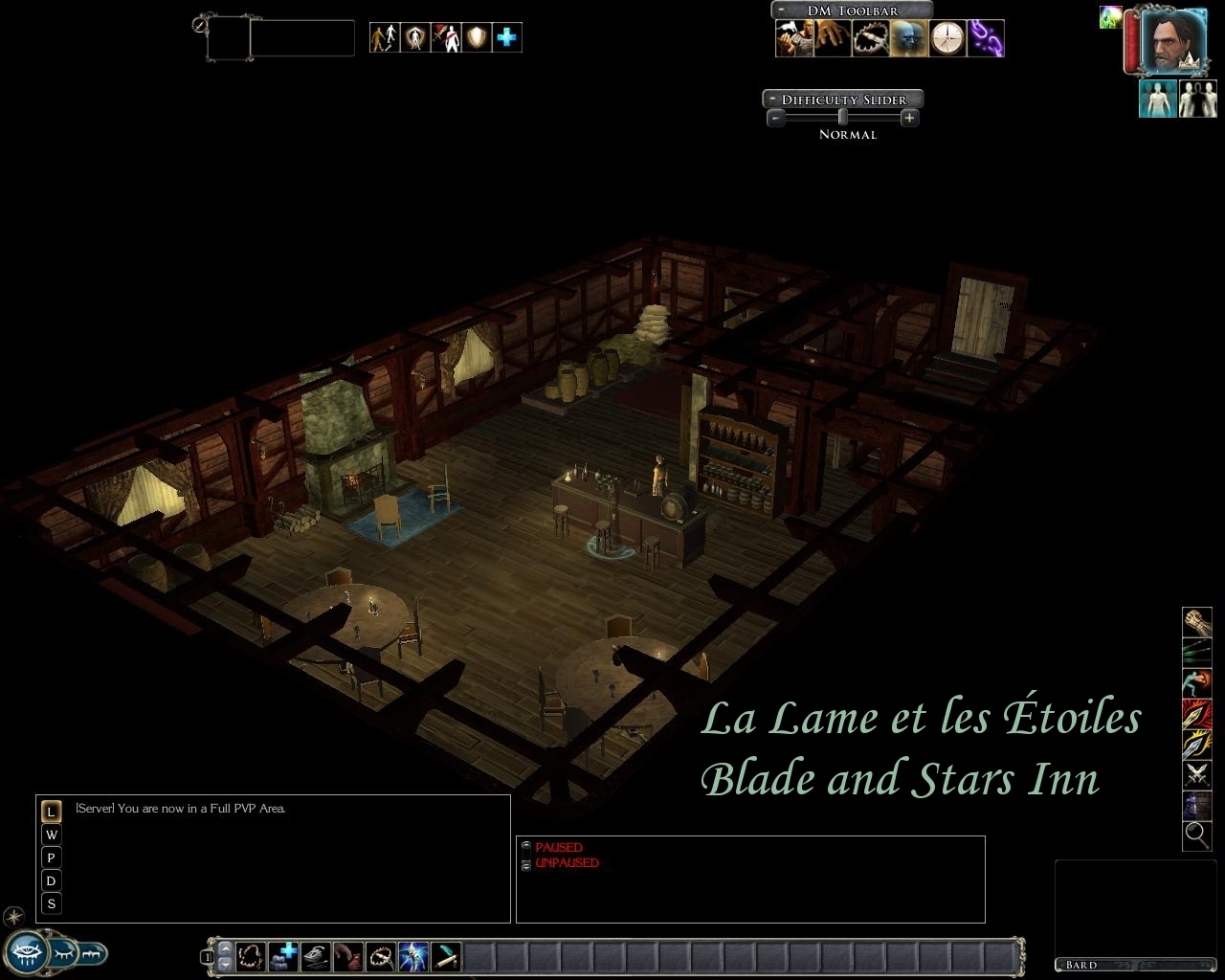Screen dimensions: 1225x980
Task: Click the blue faces DM tool
Action: (909, 39)
